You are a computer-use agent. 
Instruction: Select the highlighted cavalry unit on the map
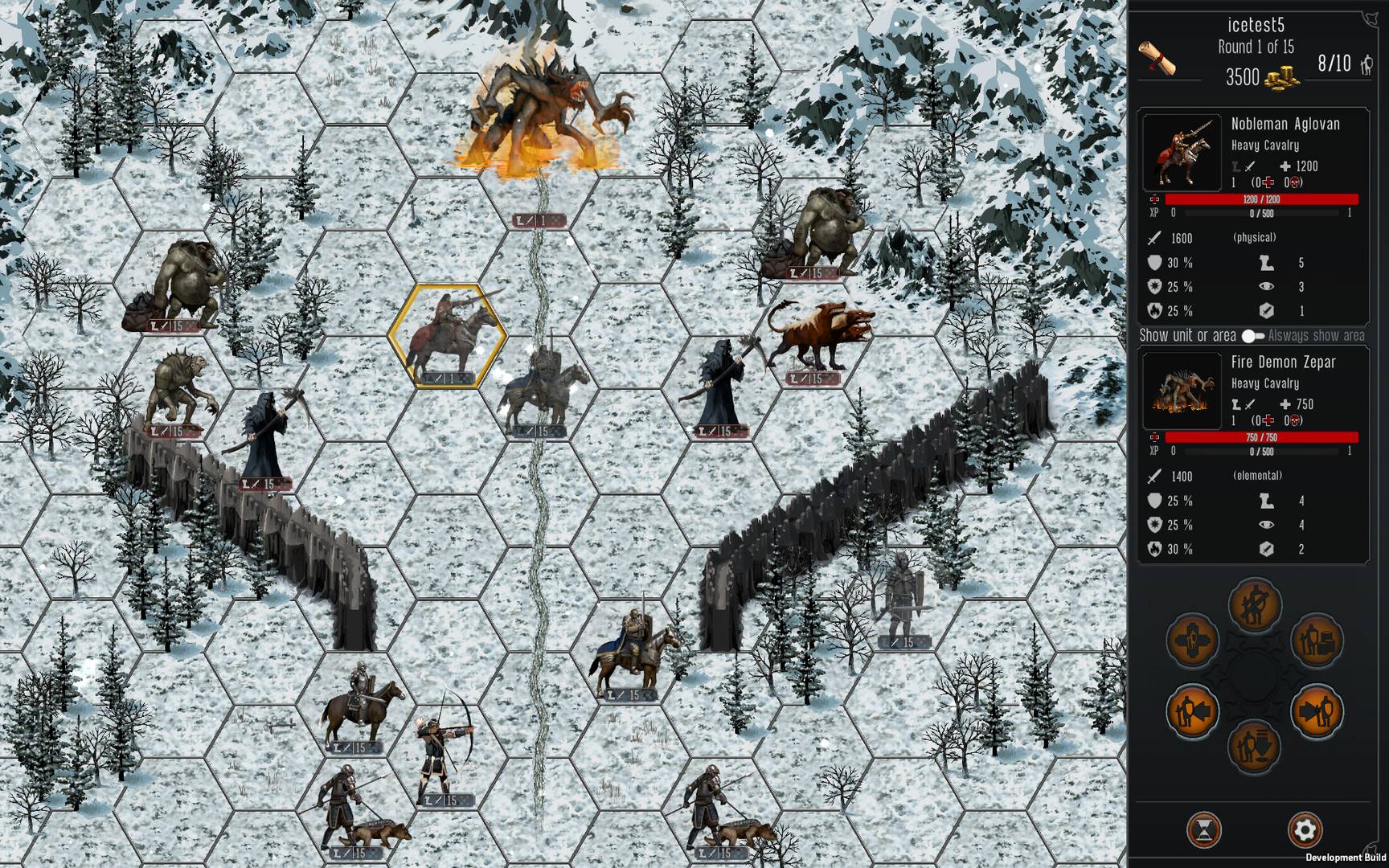tap(448, 331)
